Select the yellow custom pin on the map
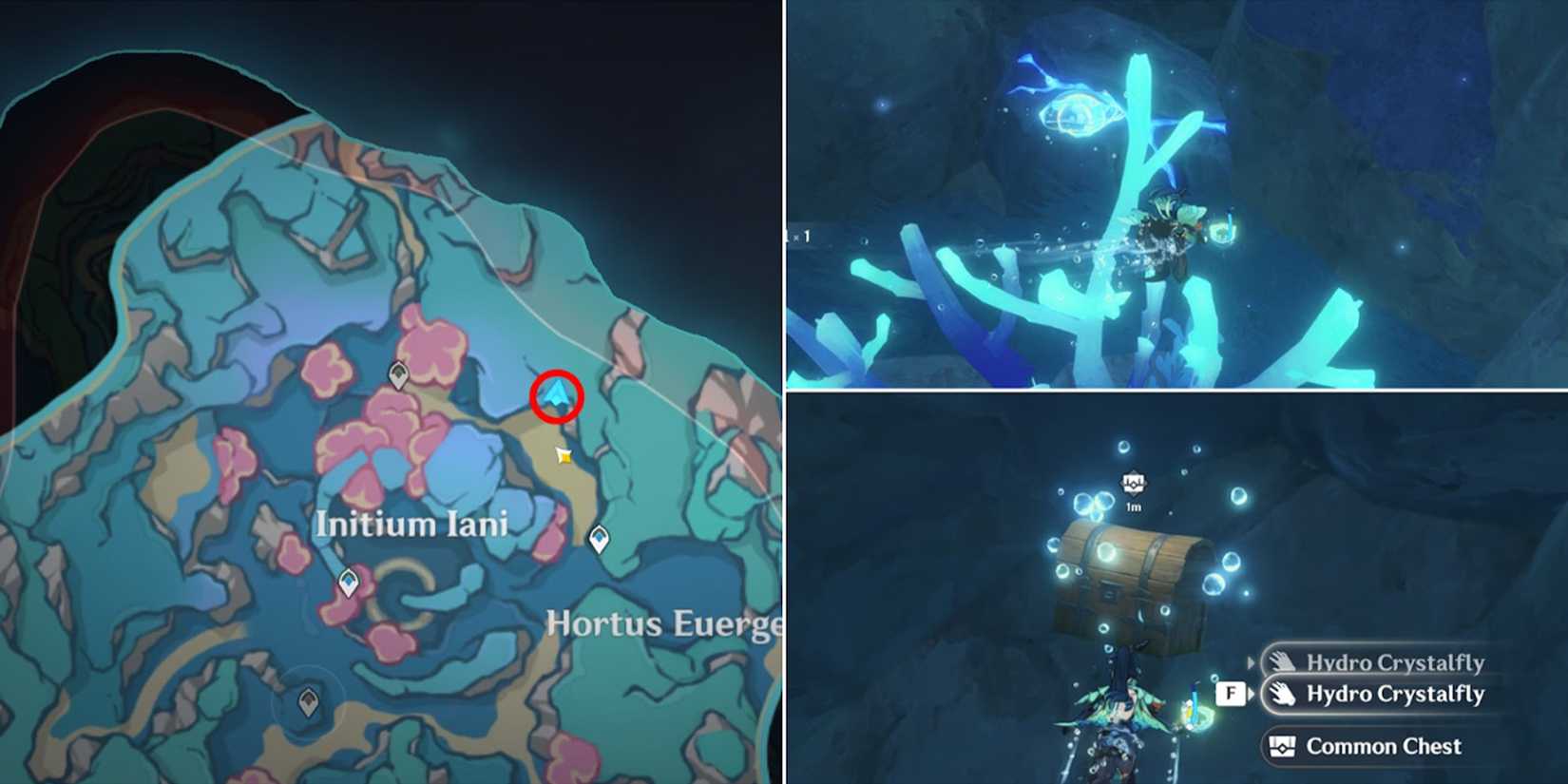 click(564, 458)
